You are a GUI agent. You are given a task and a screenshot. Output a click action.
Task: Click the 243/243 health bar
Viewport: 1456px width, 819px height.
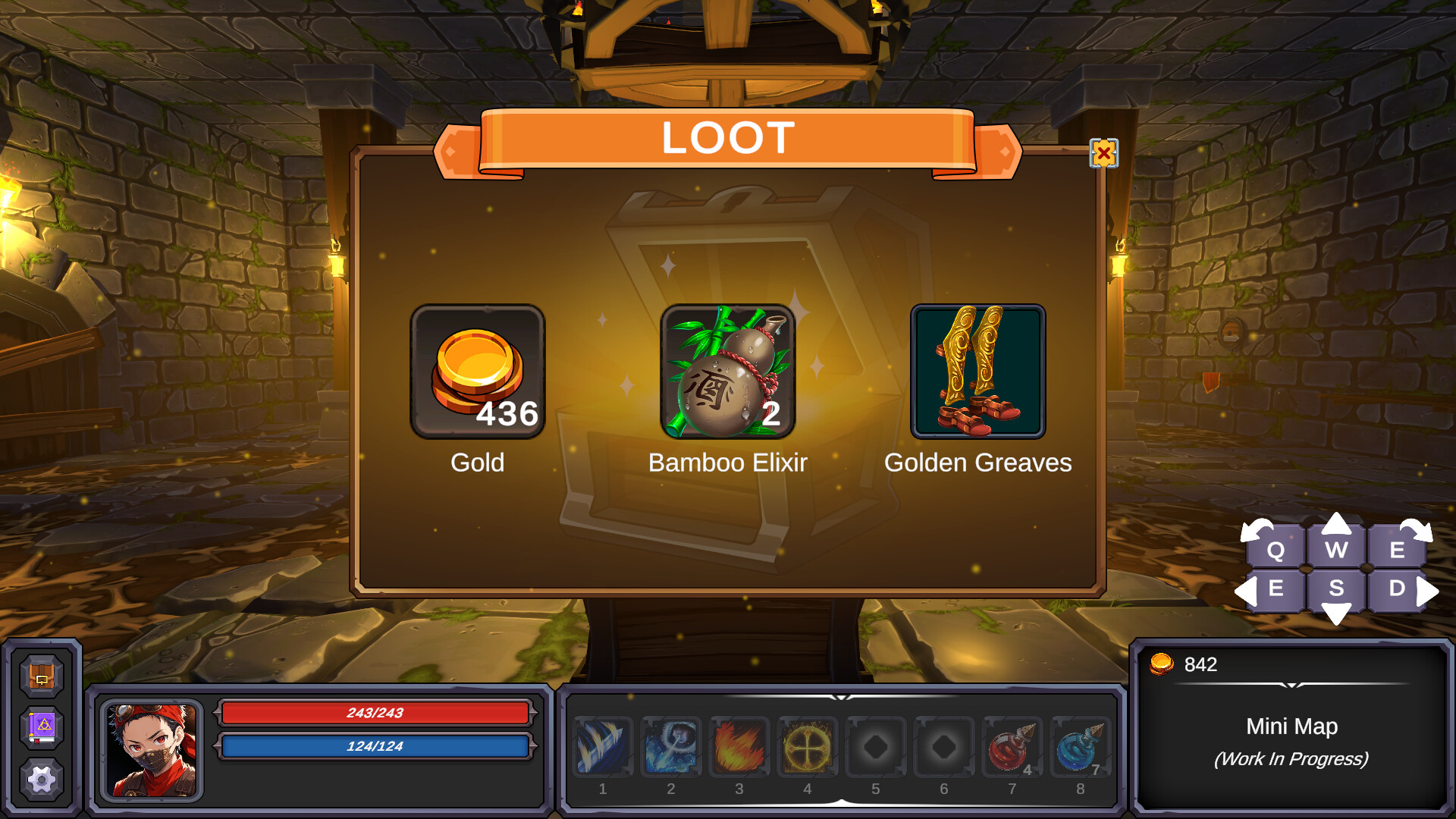pyautogui.click(x=375, y=713)
